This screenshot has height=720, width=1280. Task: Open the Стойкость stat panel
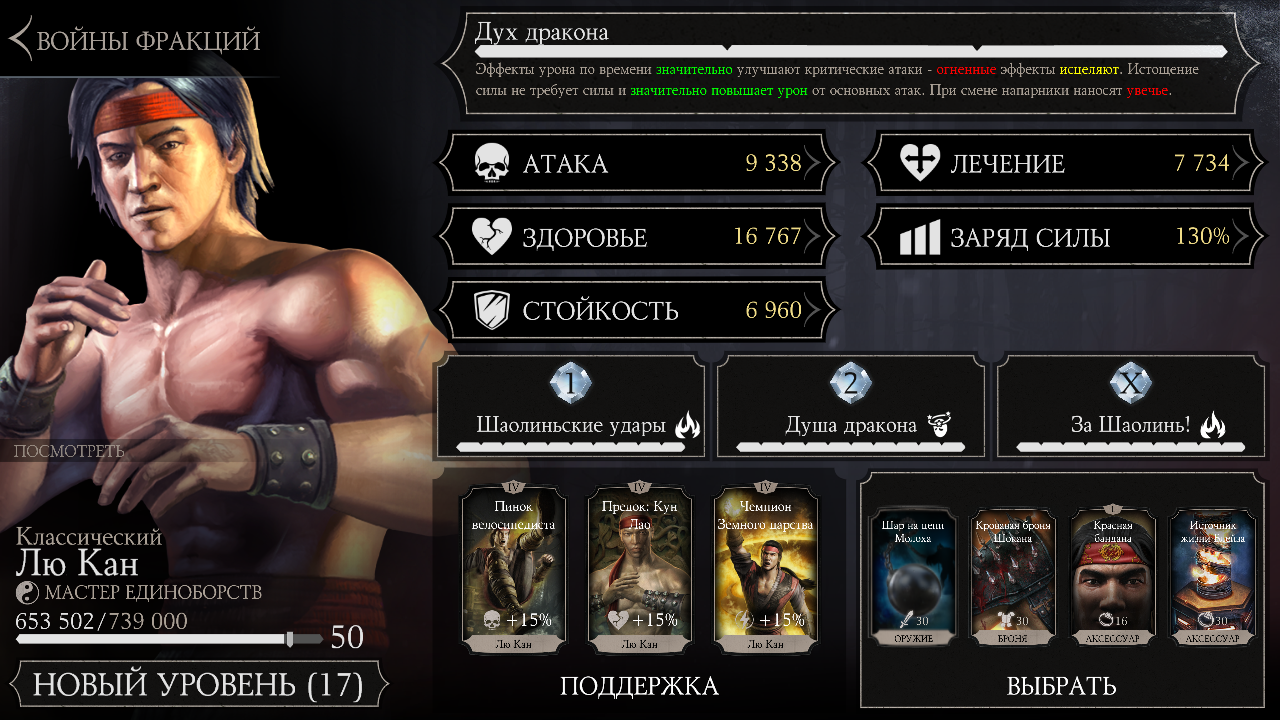(x=637, y=310)
